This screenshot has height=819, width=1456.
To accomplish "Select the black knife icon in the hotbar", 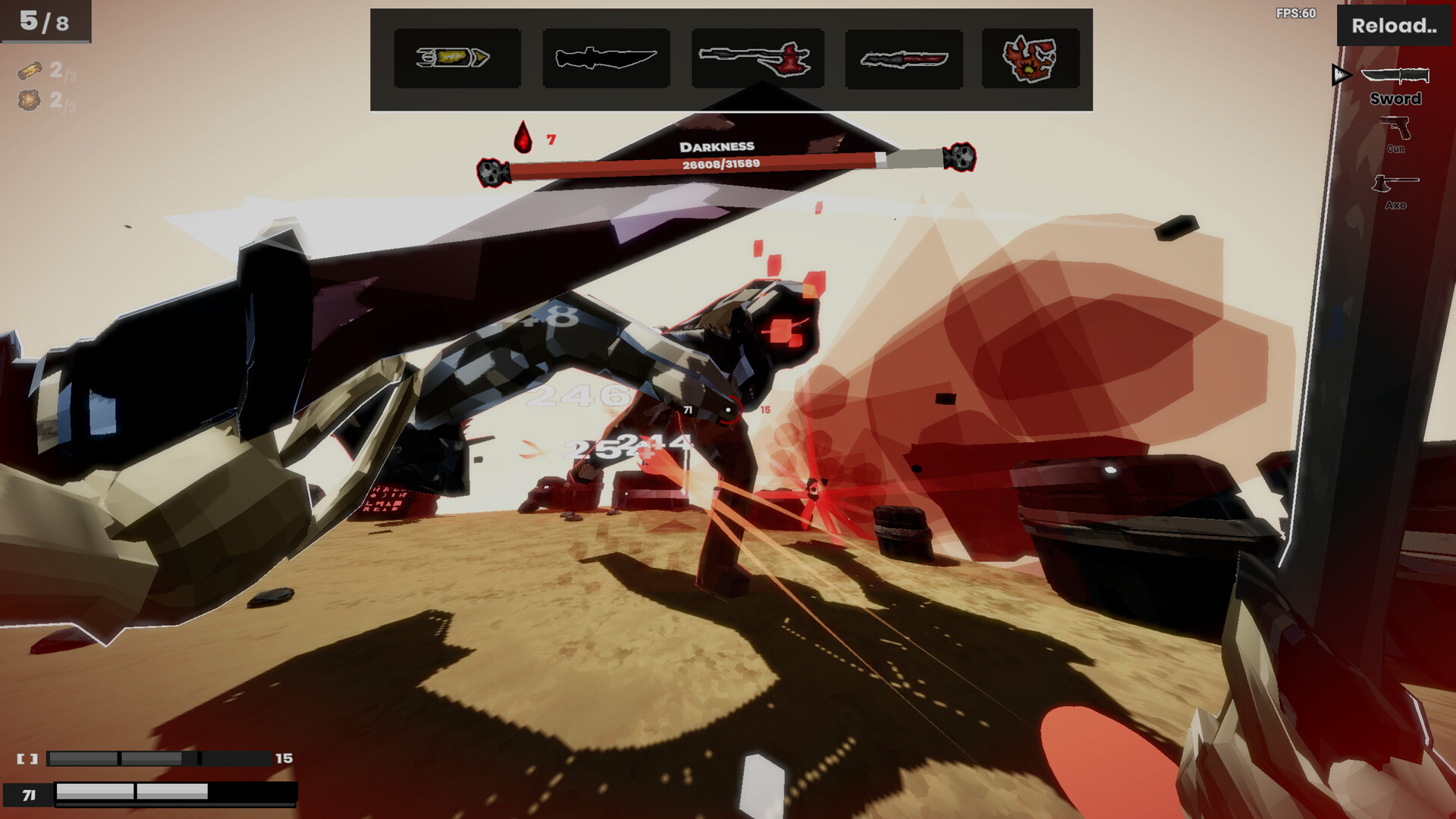I will coord(606,58).
